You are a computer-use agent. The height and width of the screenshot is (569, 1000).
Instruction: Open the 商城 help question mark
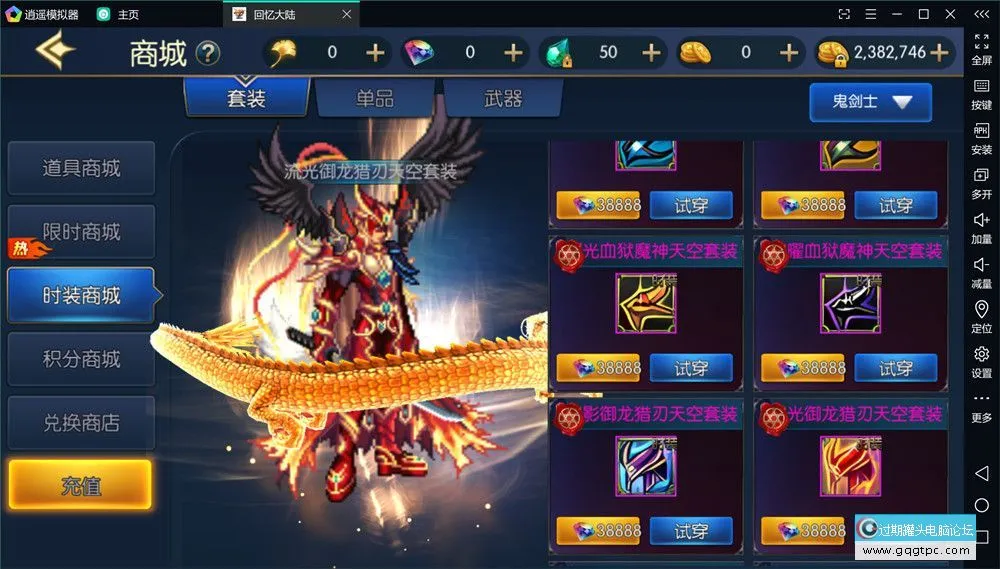pyautogui.click(x=208, y=53)
